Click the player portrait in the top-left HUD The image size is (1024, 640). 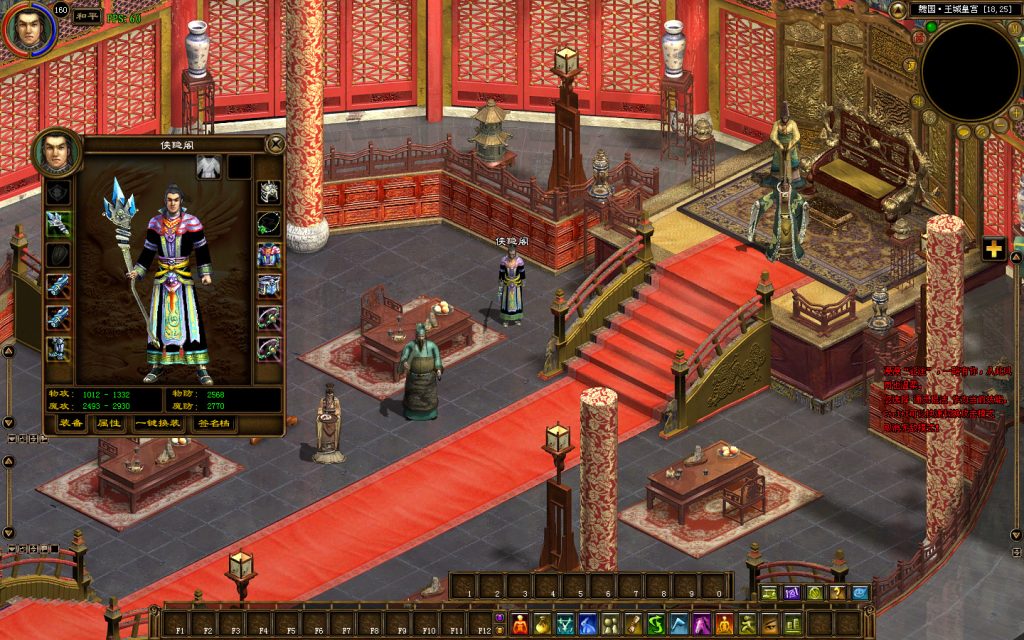(x=27, y=28)
